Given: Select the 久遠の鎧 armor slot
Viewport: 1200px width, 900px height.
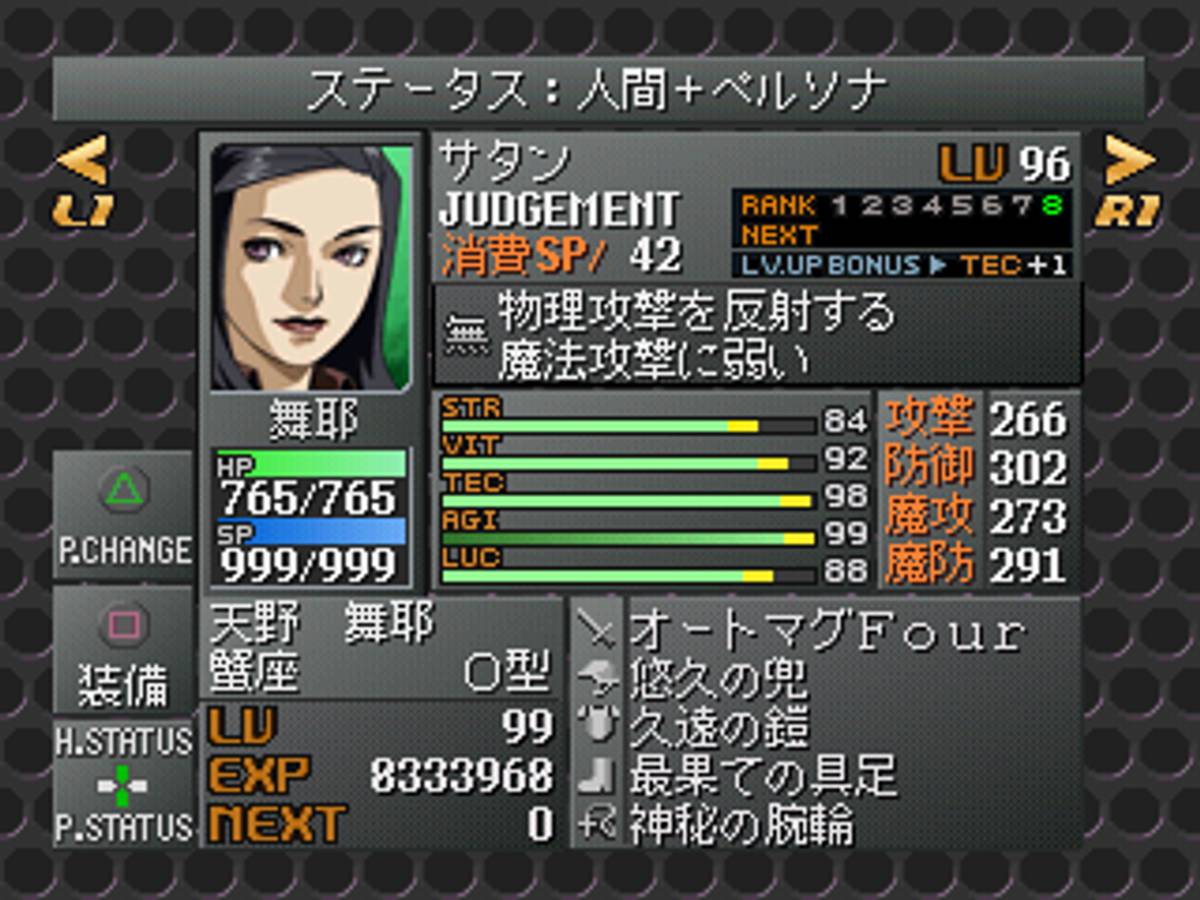Looking at the screenshot, I should click(718, 728).
